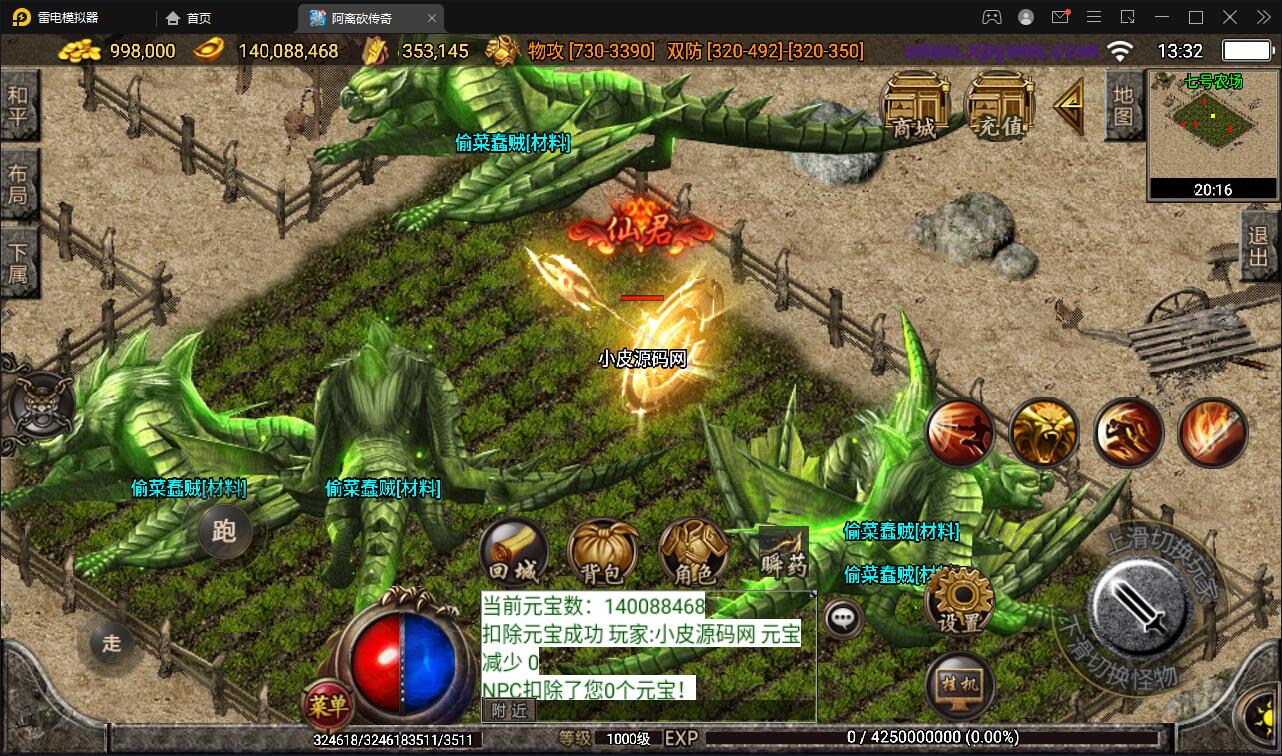Switch to 跑 run mode

(224, 530)
